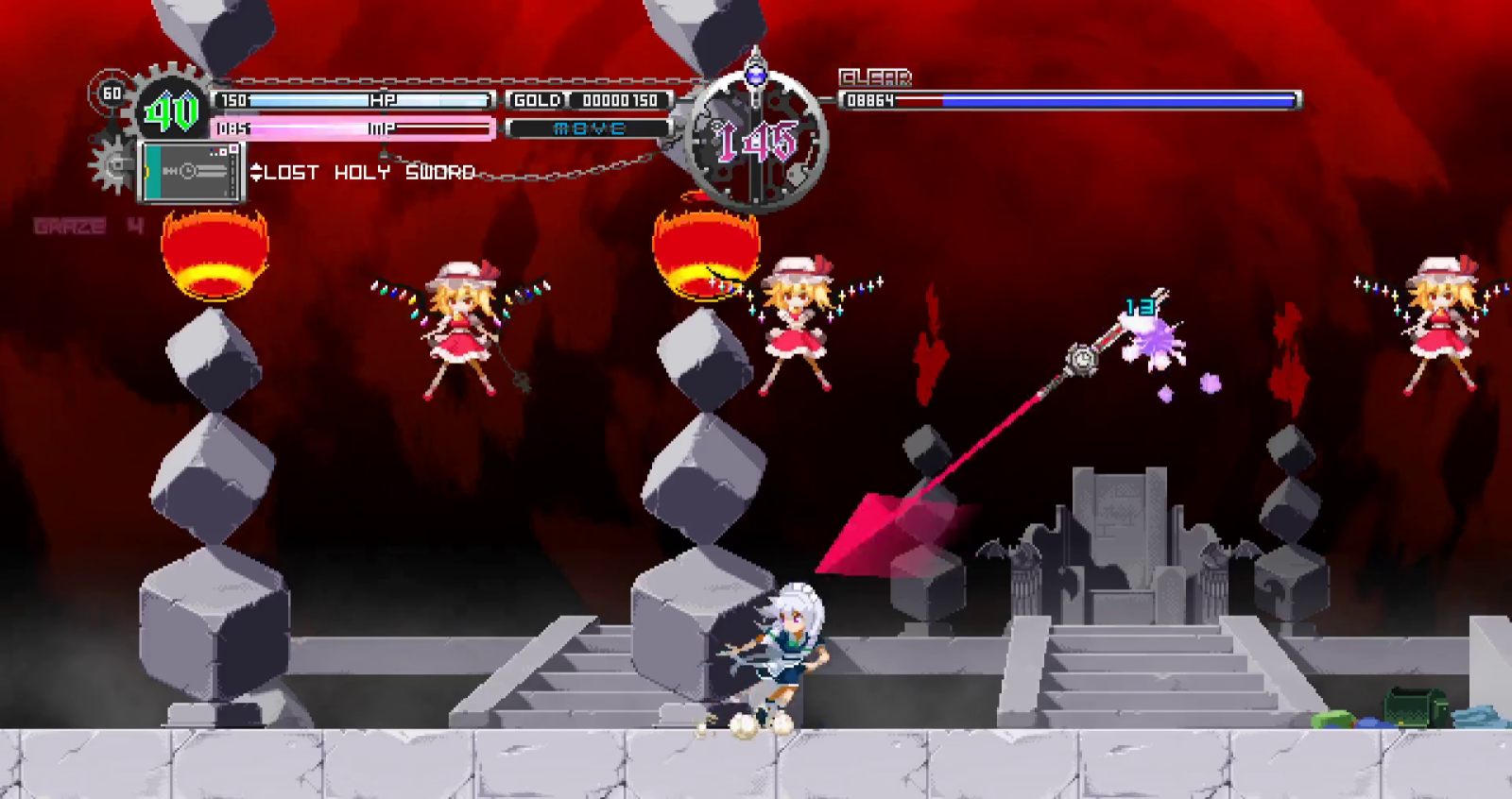Select the small gear icon showing 60

(x=111, y=93)
